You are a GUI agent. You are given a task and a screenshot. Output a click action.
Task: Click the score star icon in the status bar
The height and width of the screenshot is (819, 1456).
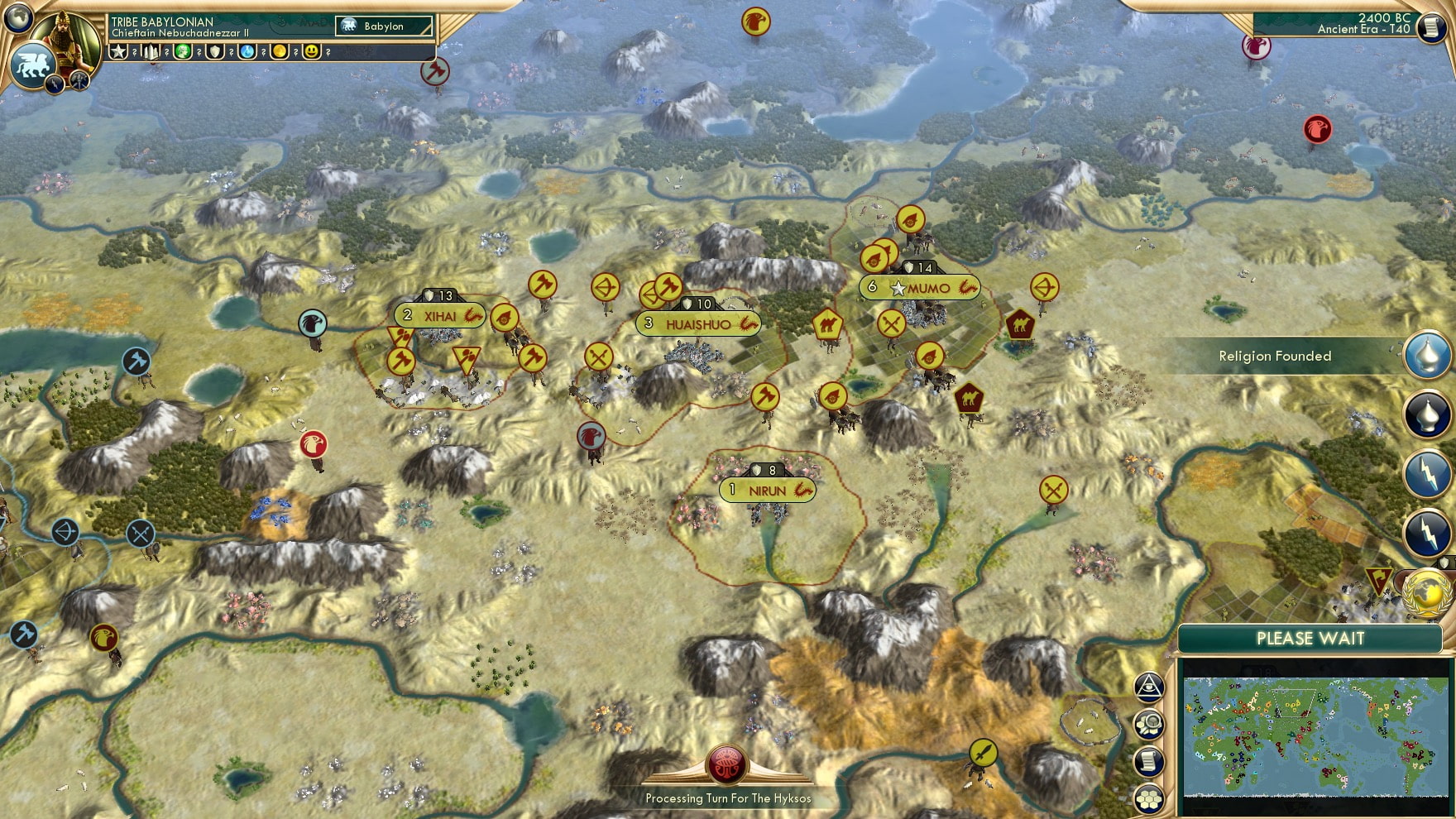(119, 51)
